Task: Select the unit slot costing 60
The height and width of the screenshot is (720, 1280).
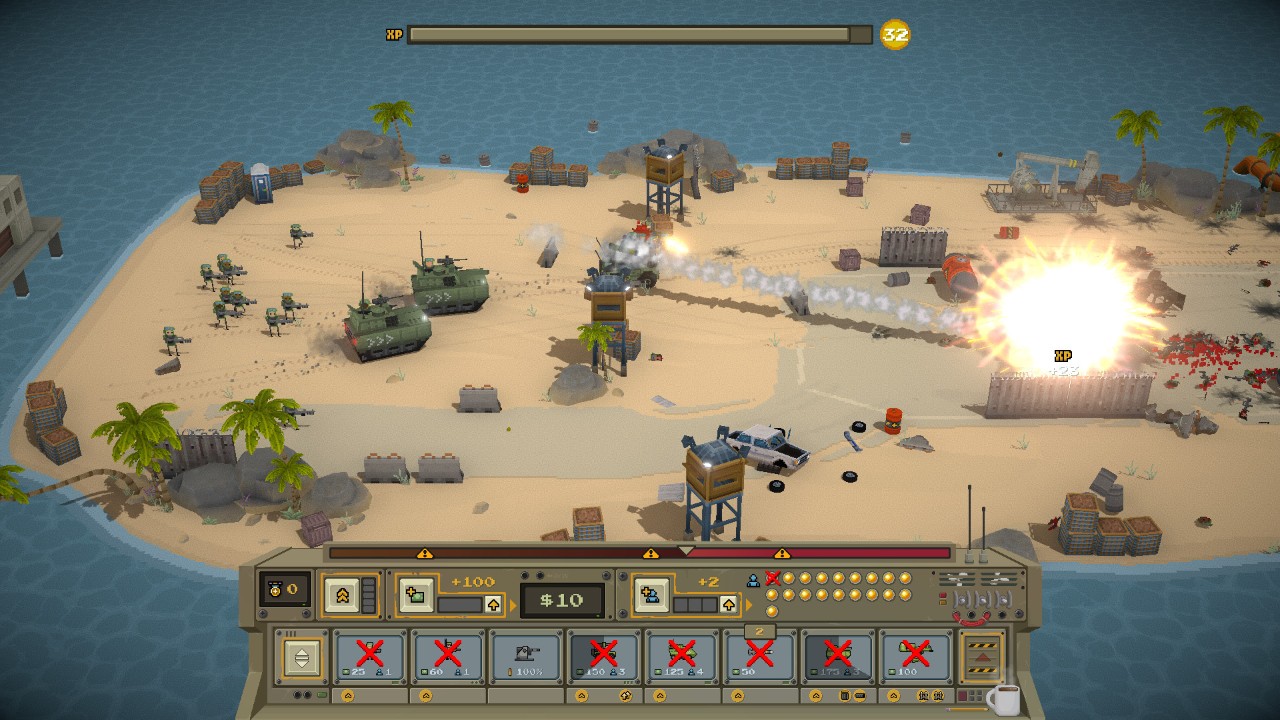Action: click(x=448, y=657)
